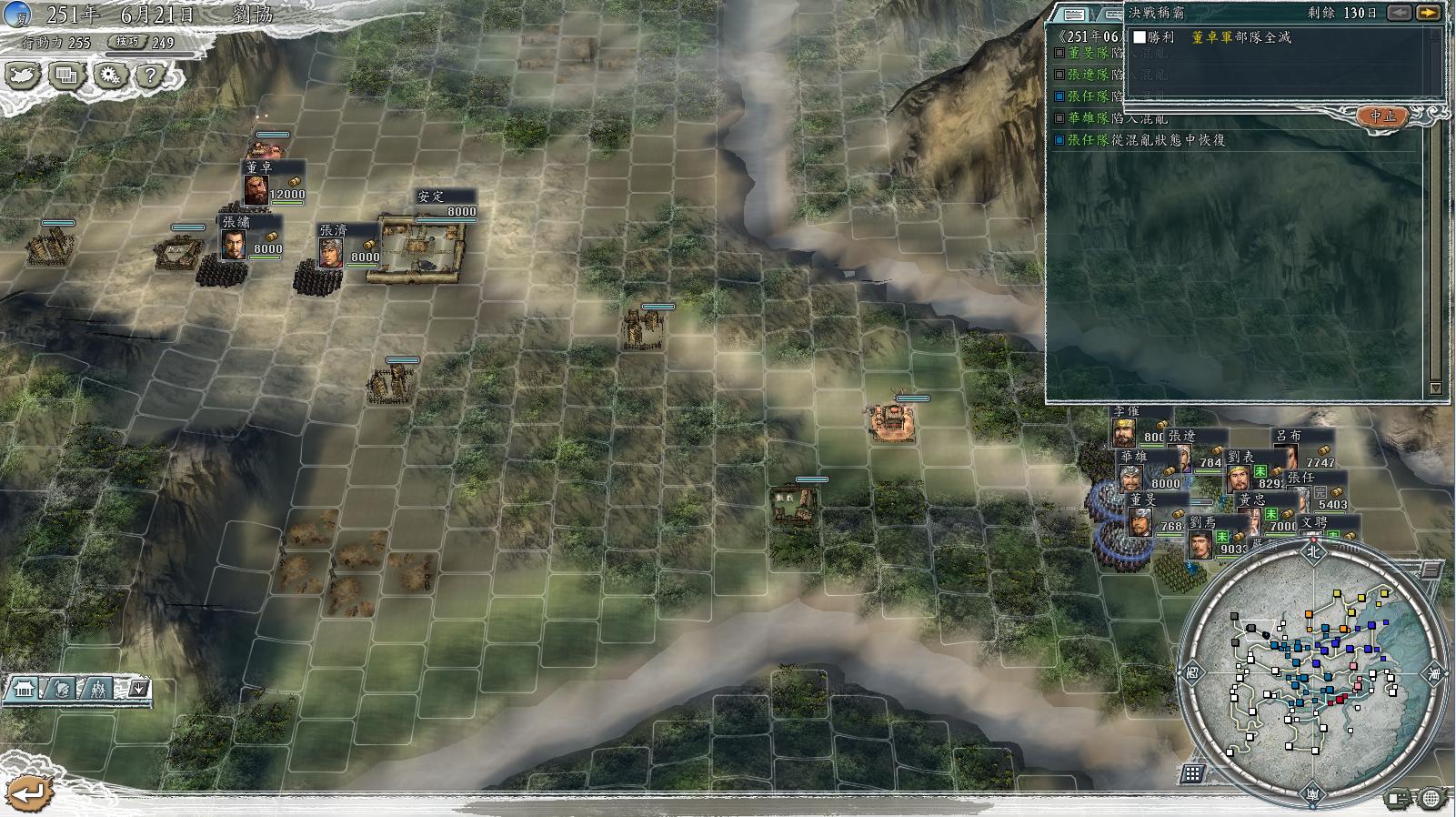Image resolution: width=1456 pixels, height=817 pixels.
Task: Open the dropdown arrow on bottom-left toolbar
Action: pos(138,689)
